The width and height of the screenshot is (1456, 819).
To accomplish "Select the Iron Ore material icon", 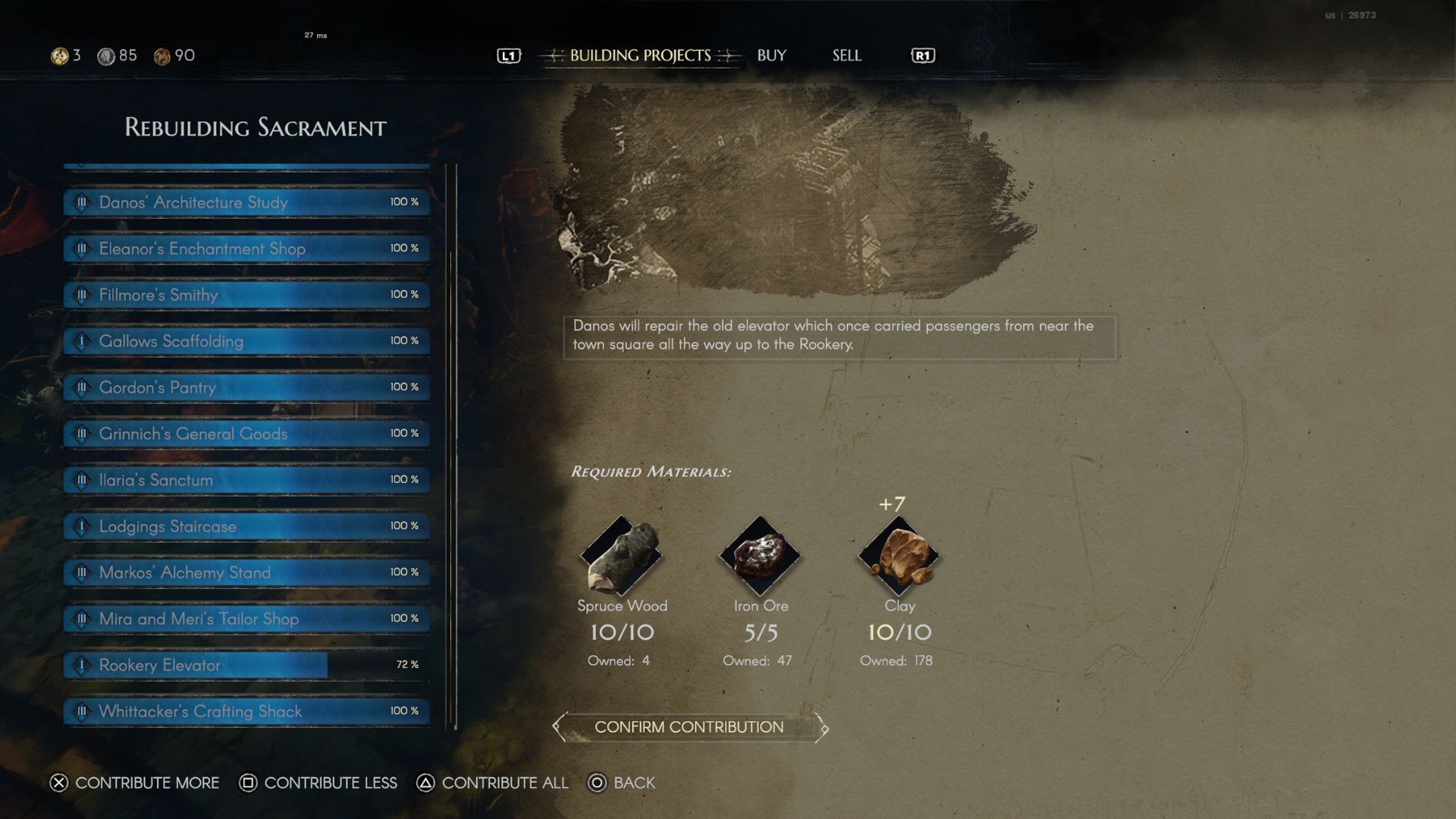I will [x=760, y=556].
